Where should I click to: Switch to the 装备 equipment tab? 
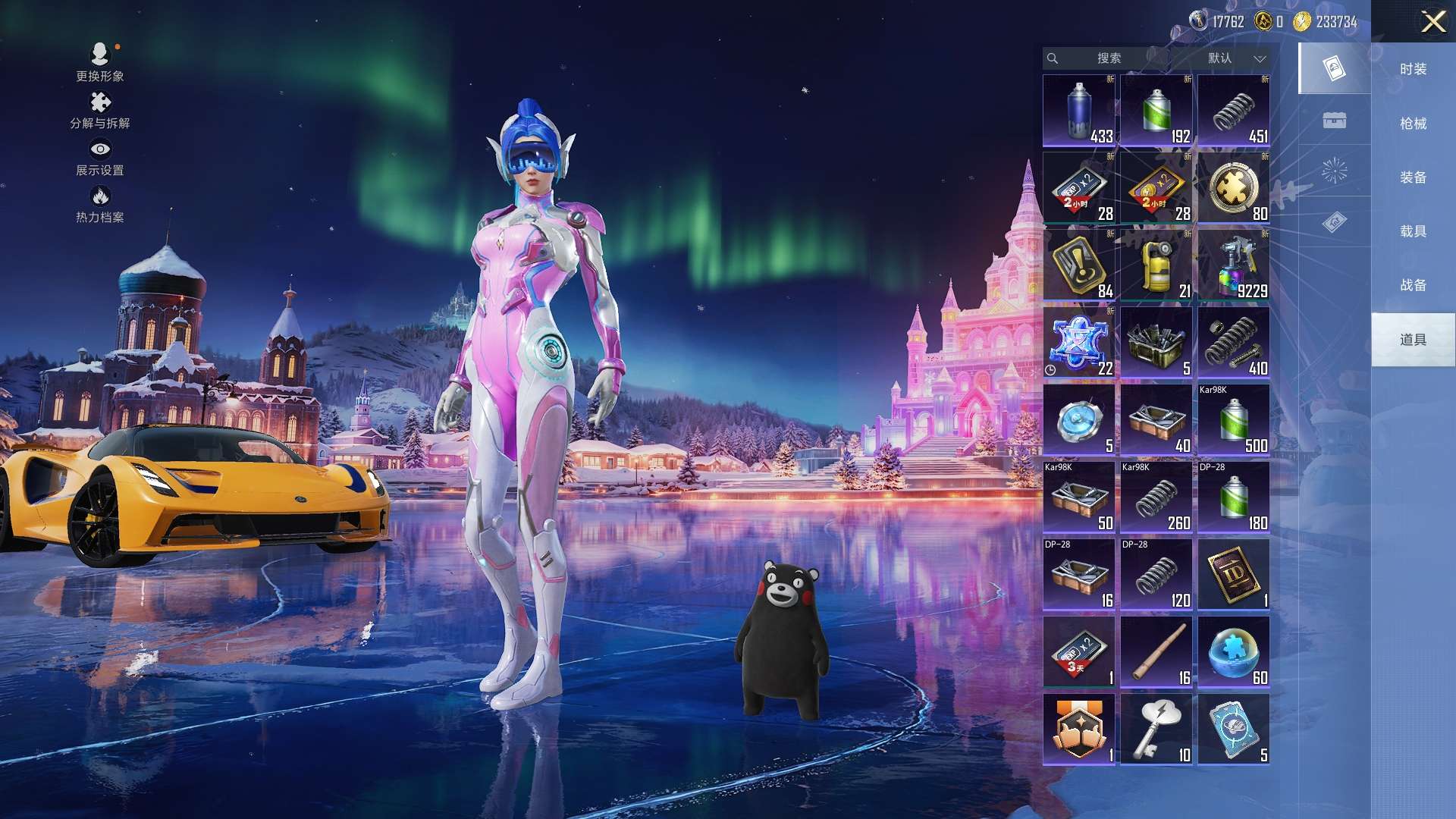[x=1413, y=177]
